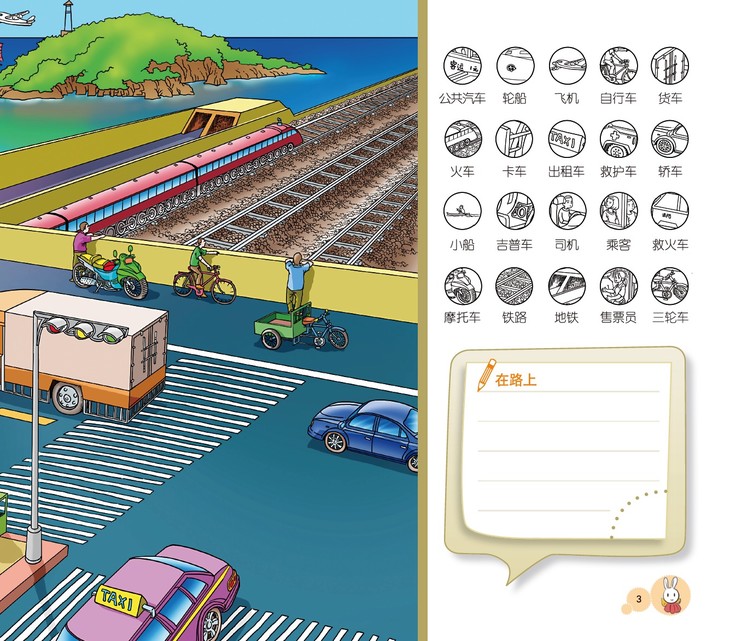Click the 吉普车 jeep icon
This screenshot has height=641, width=730.
tap(514, 211)
